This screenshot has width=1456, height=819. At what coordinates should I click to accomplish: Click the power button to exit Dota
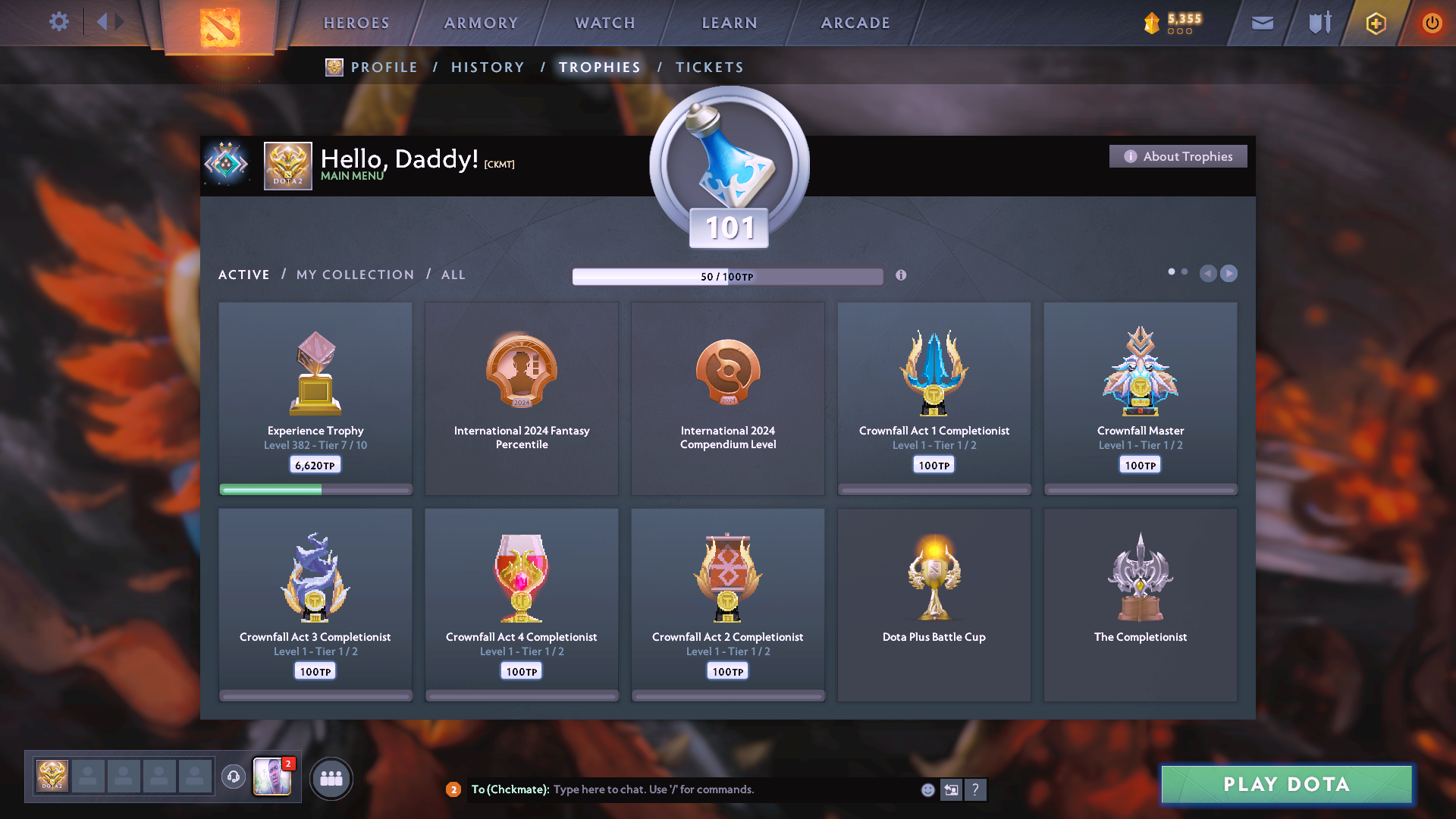pos(1432,23)
